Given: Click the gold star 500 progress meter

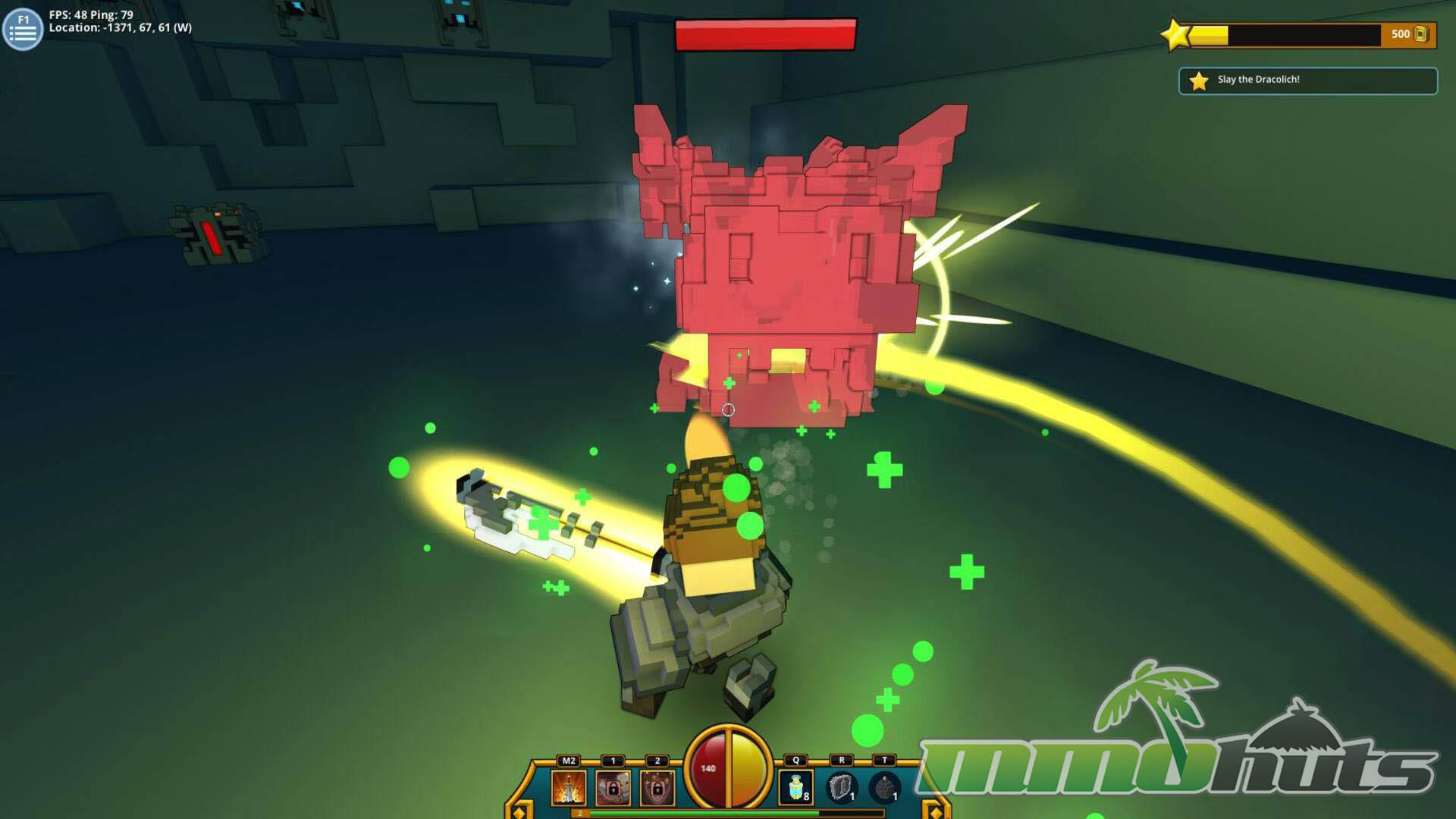Looking at the screenshot, I should click(1298, 35).
